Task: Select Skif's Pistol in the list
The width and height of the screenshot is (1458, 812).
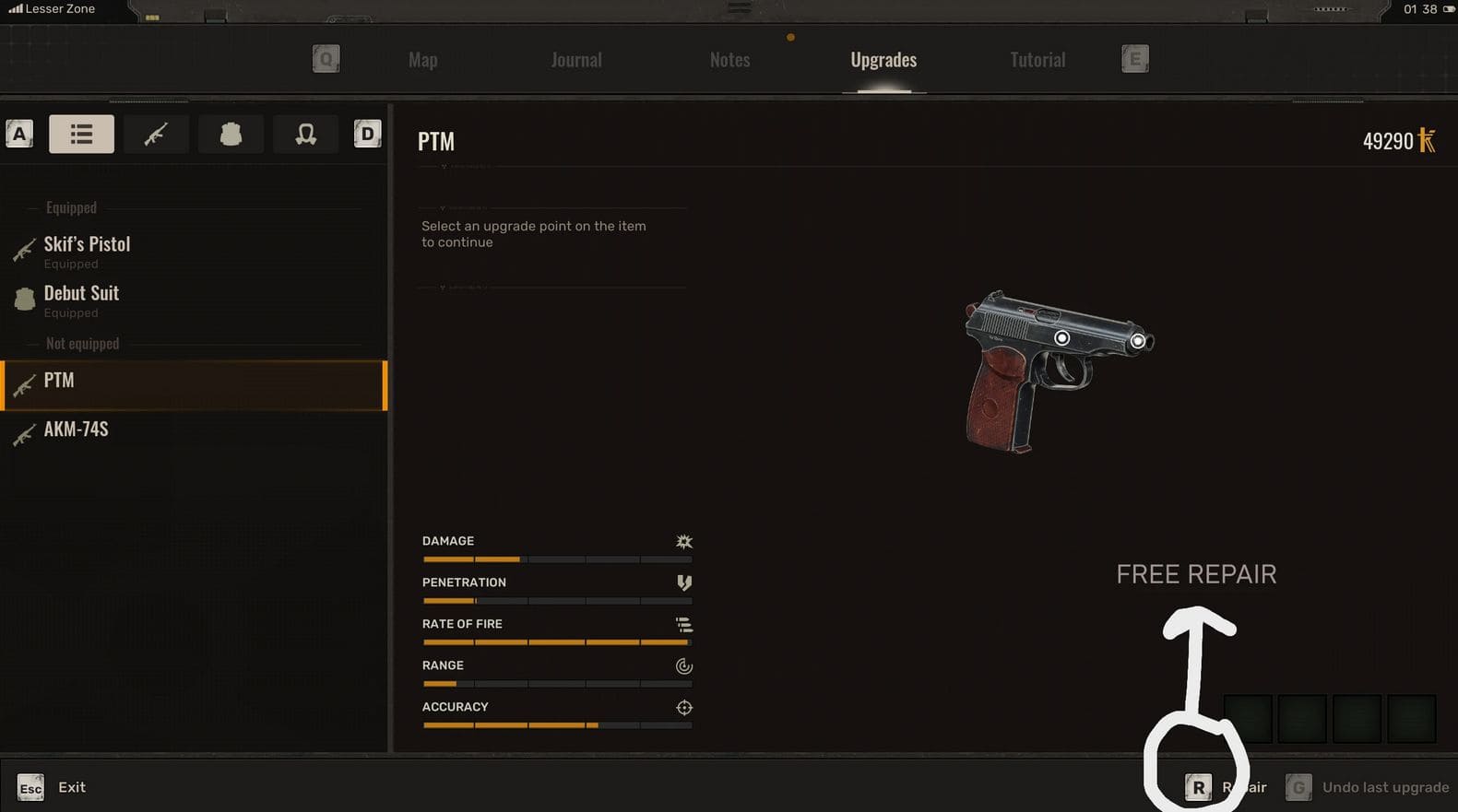Action: coord(87,245)
